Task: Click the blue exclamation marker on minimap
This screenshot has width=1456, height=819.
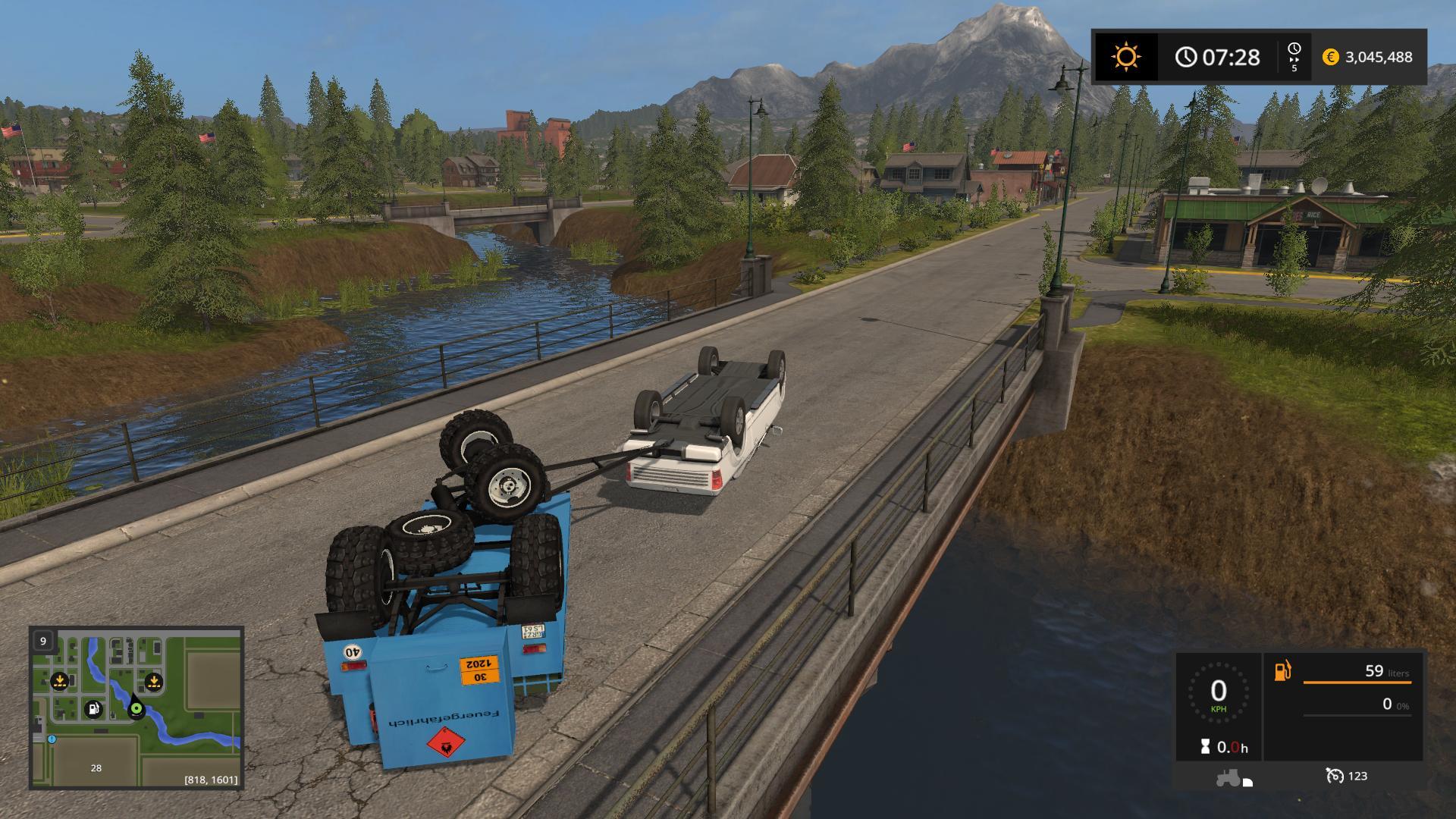Action: tap(52, 739)
